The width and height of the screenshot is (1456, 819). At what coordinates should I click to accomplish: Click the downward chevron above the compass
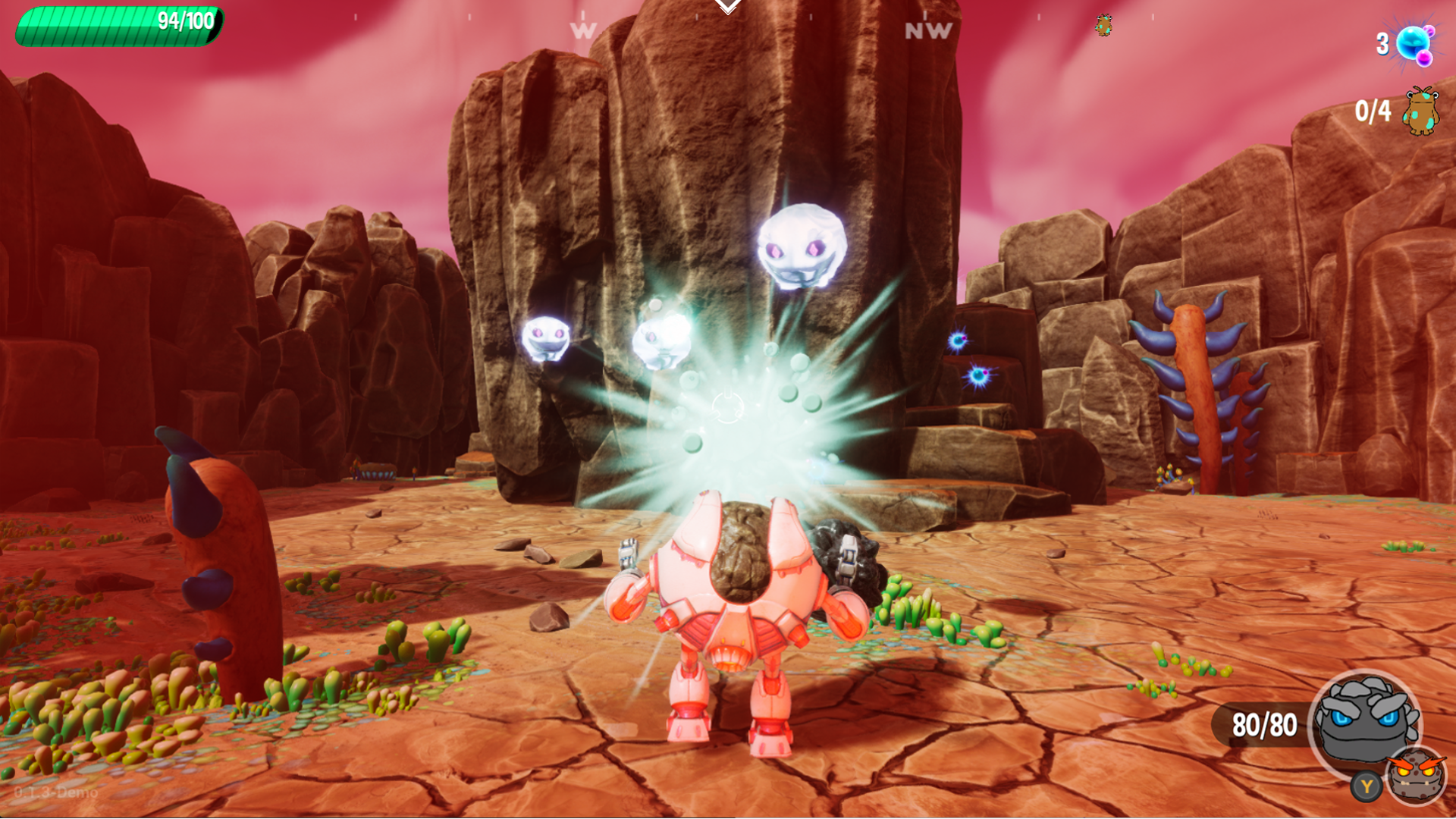point(728,8)
